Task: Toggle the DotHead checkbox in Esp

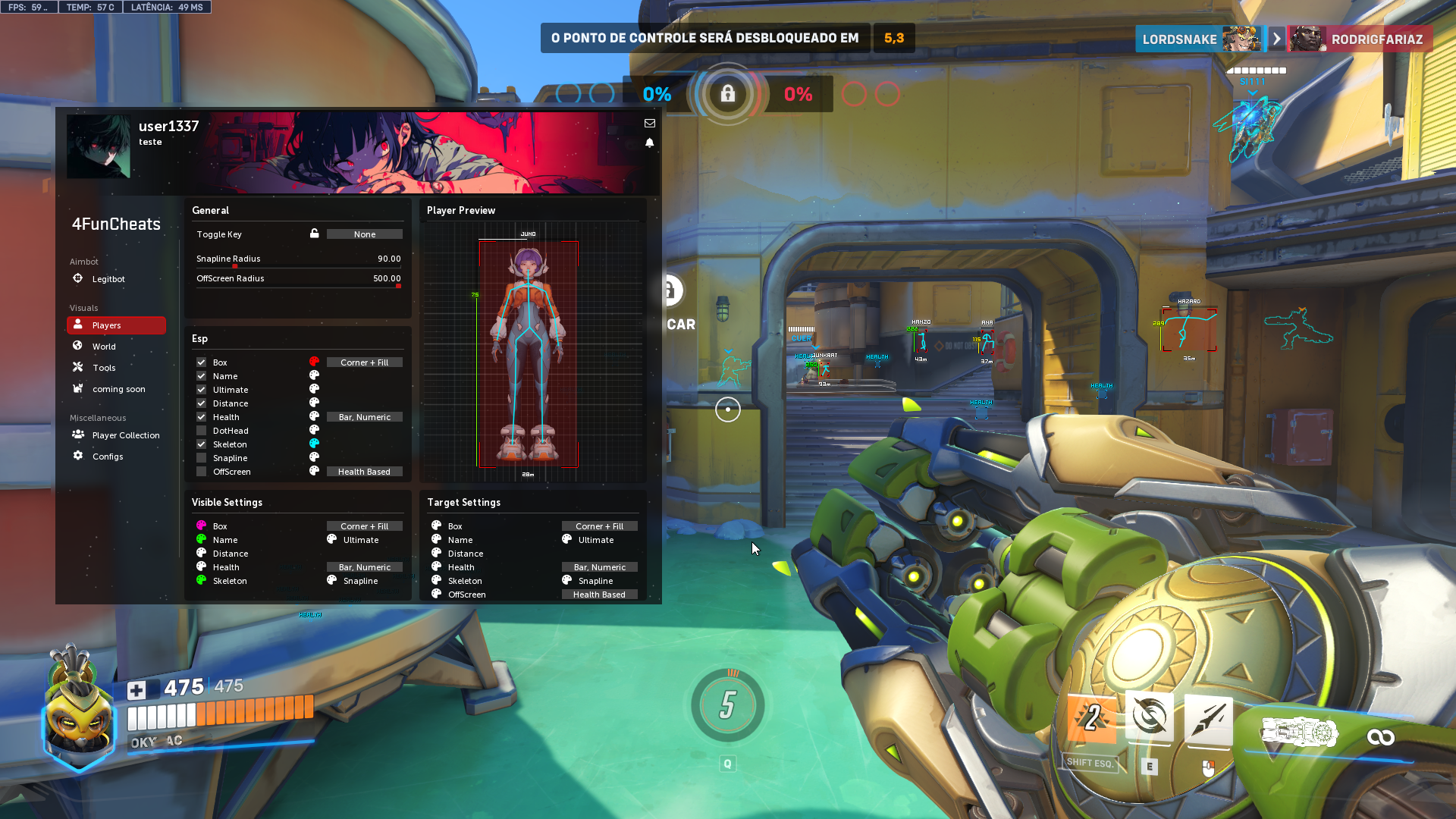Action: [x=202, y=431]
